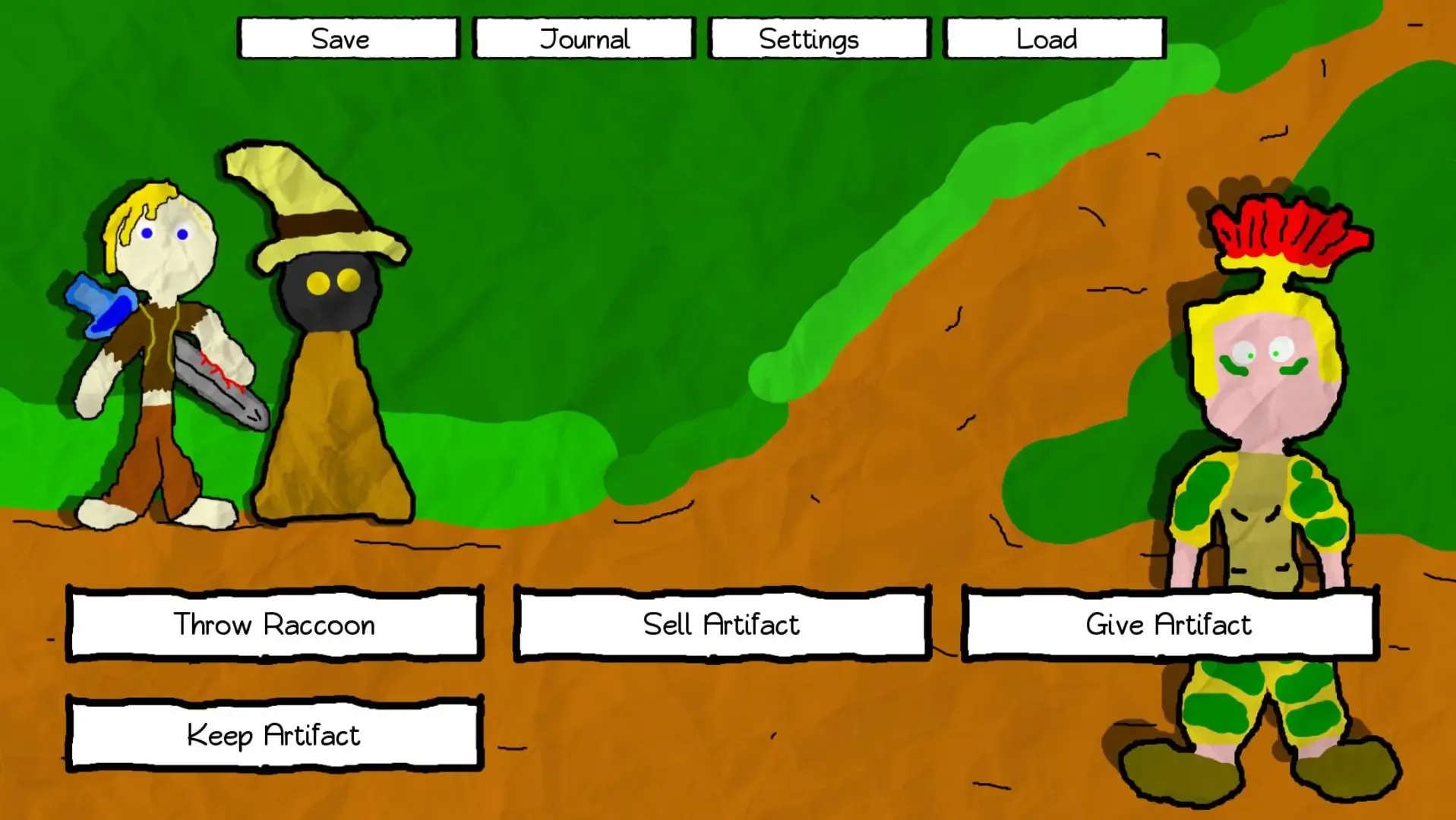Click the mage's glowing yellow eyes
The image size is (1456, 820).
click(330, 282)
